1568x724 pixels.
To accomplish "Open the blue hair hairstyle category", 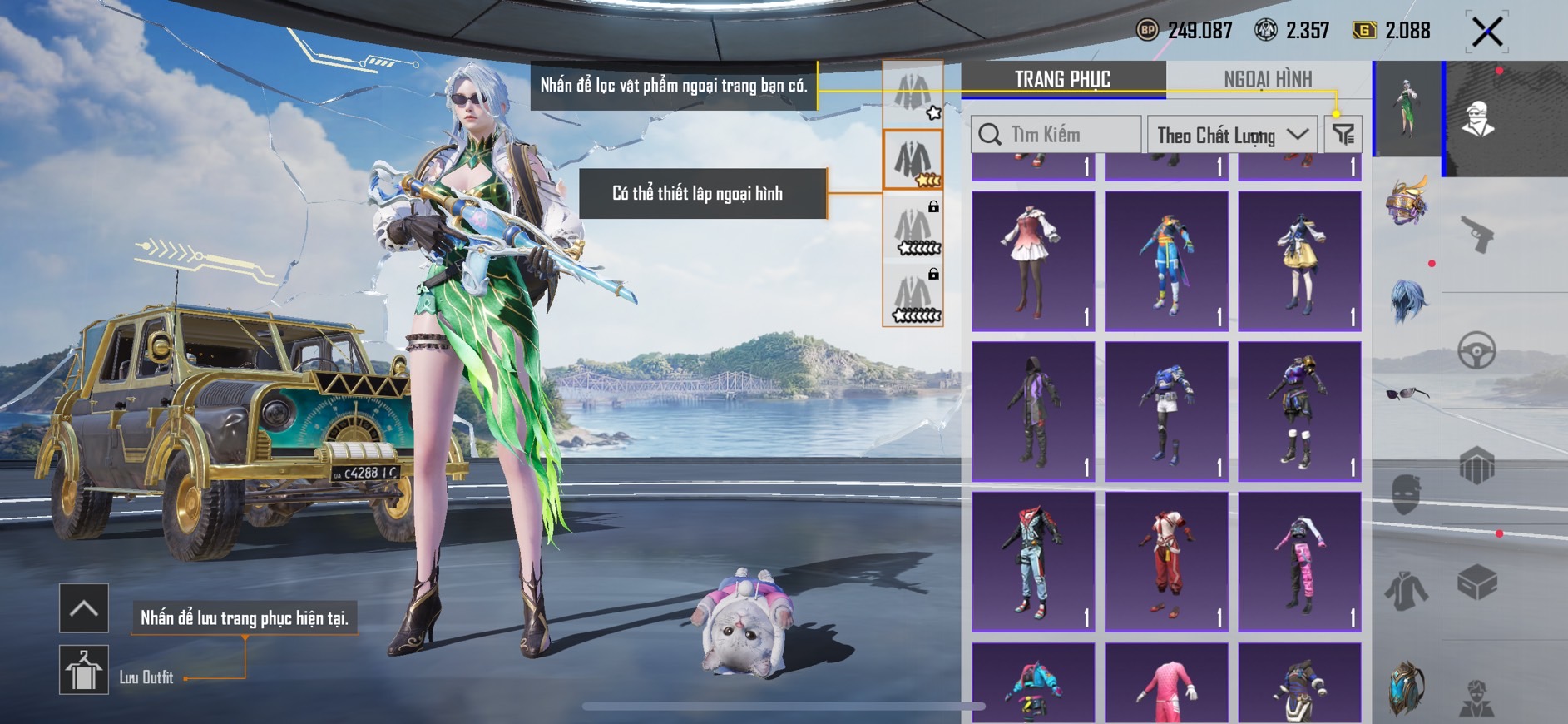I will (x=1407, y=300).
